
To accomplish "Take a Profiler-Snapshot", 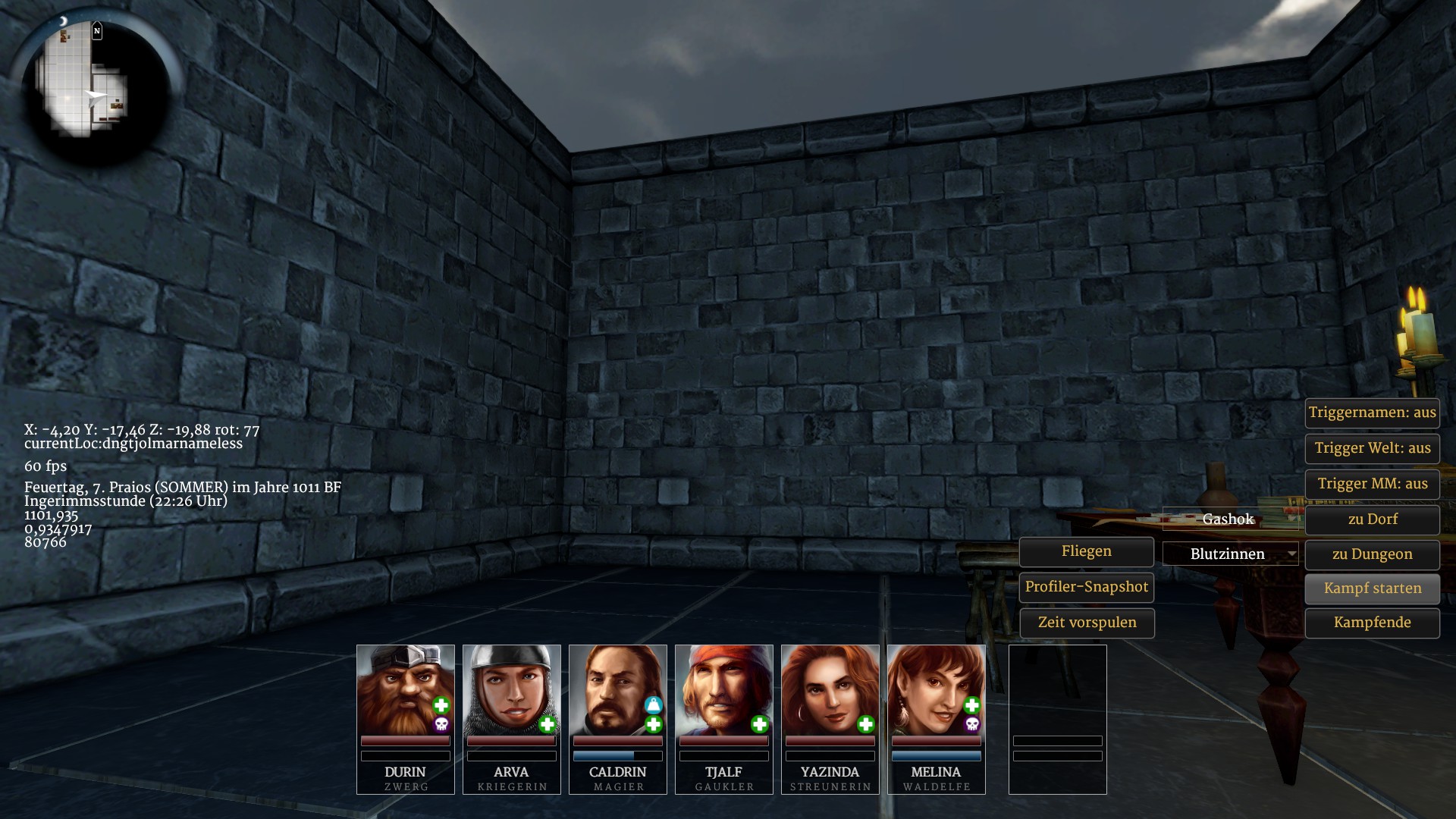I will [x=1086, y=587].
